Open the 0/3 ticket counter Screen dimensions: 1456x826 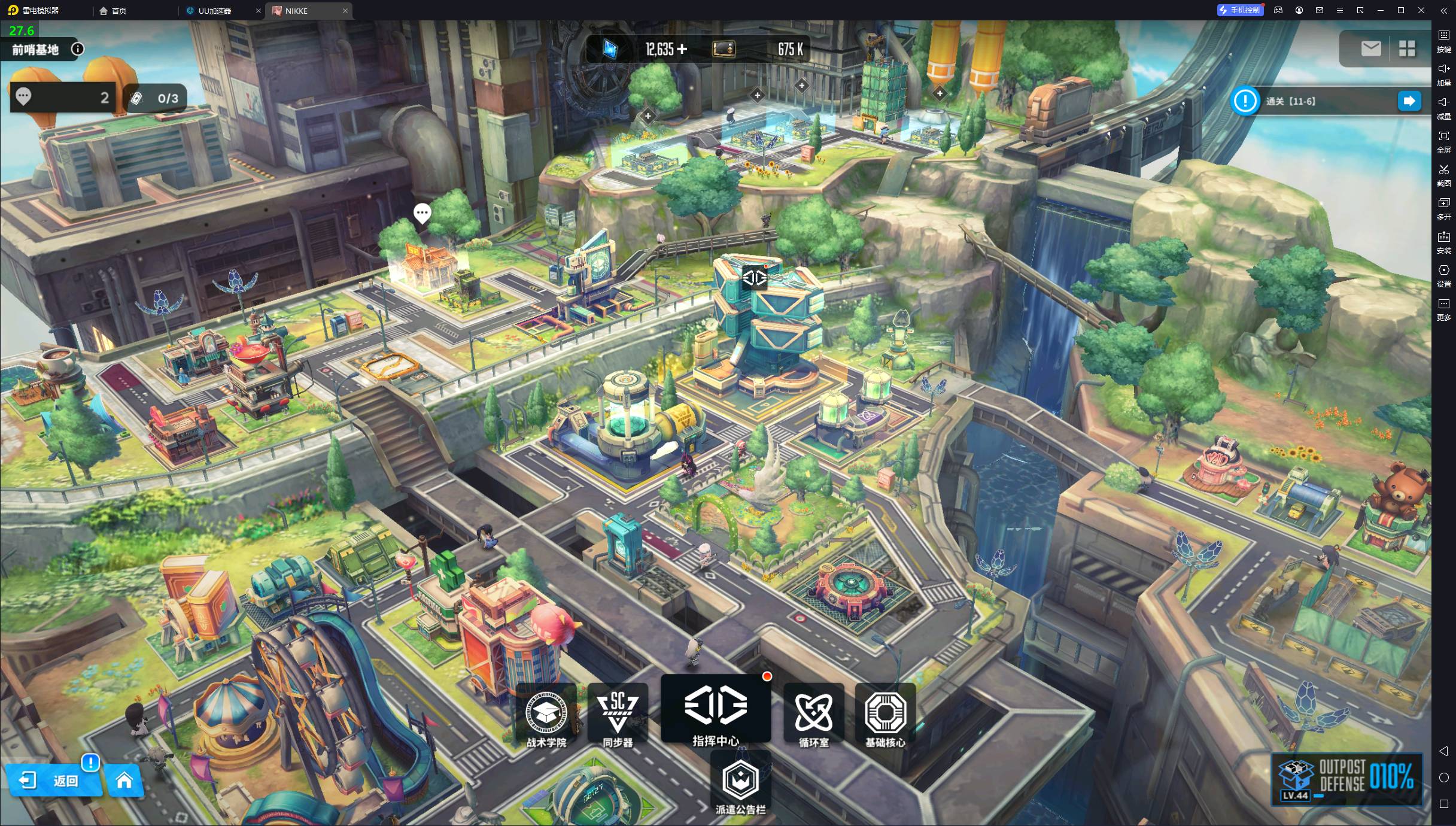click(x=155, y=98)
